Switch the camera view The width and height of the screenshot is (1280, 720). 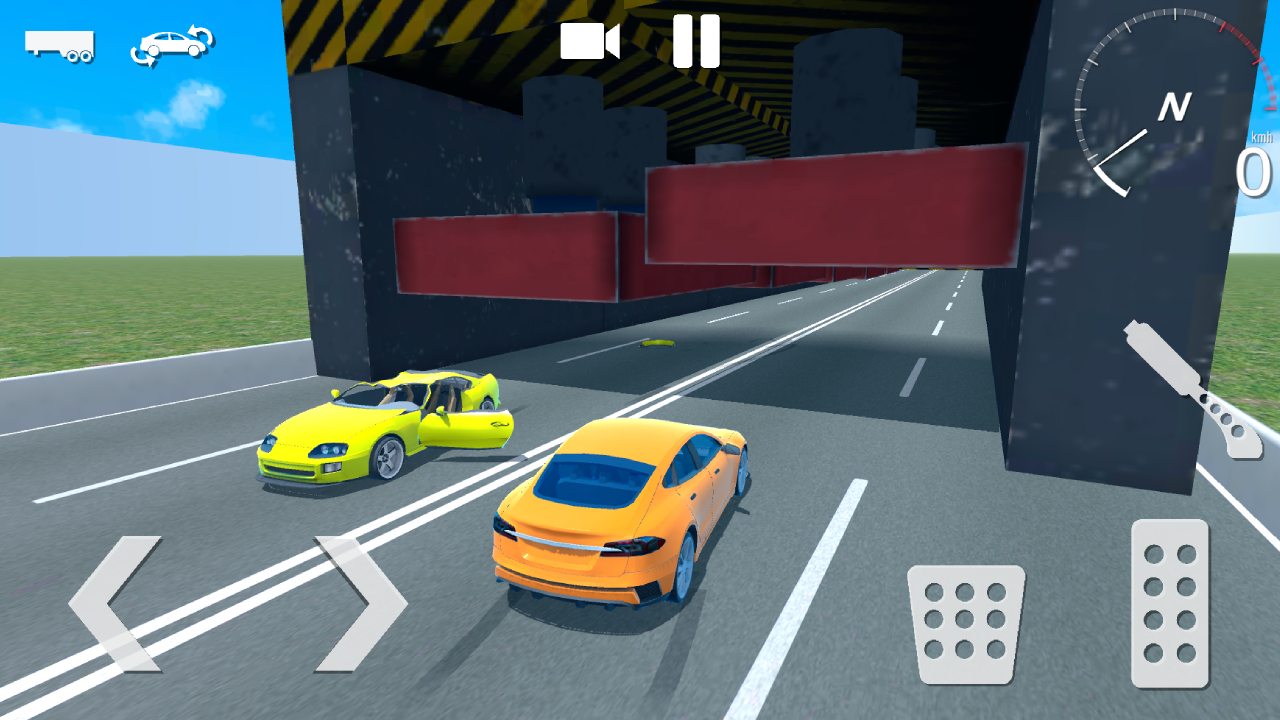(x=590, y=40)
